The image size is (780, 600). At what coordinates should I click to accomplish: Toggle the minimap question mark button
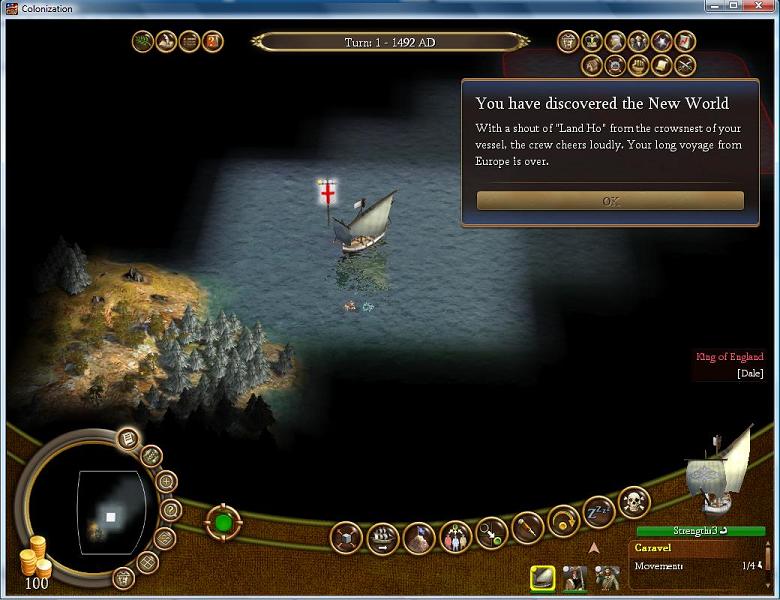[170, 510]
